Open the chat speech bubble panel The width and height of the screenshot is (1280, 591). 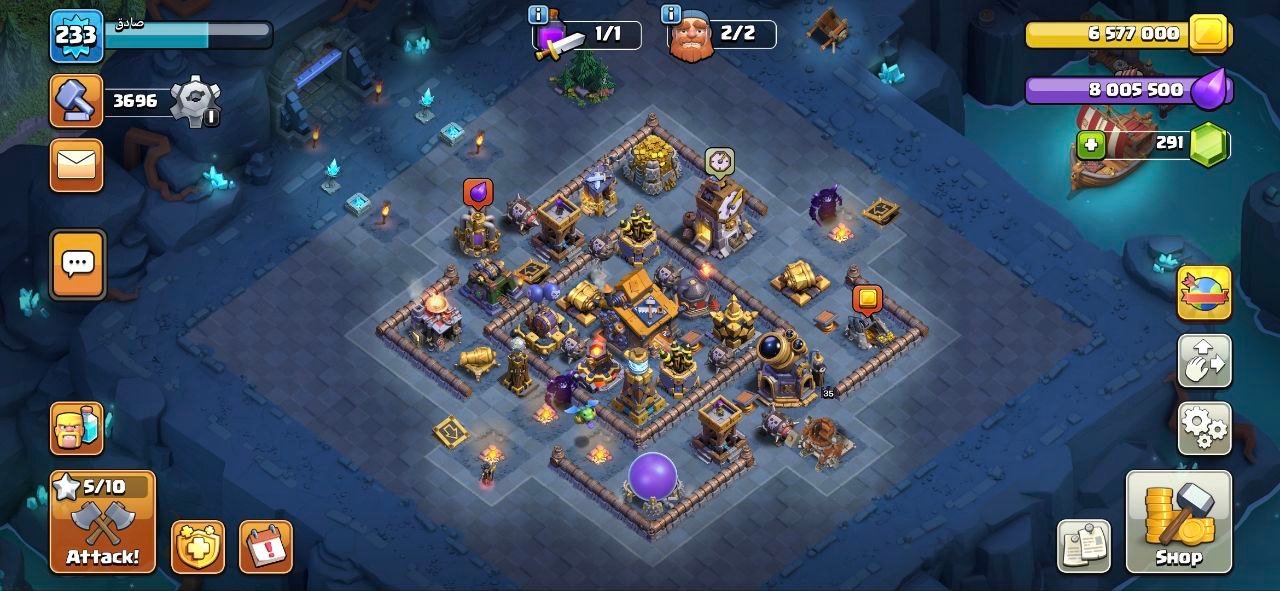77,265
